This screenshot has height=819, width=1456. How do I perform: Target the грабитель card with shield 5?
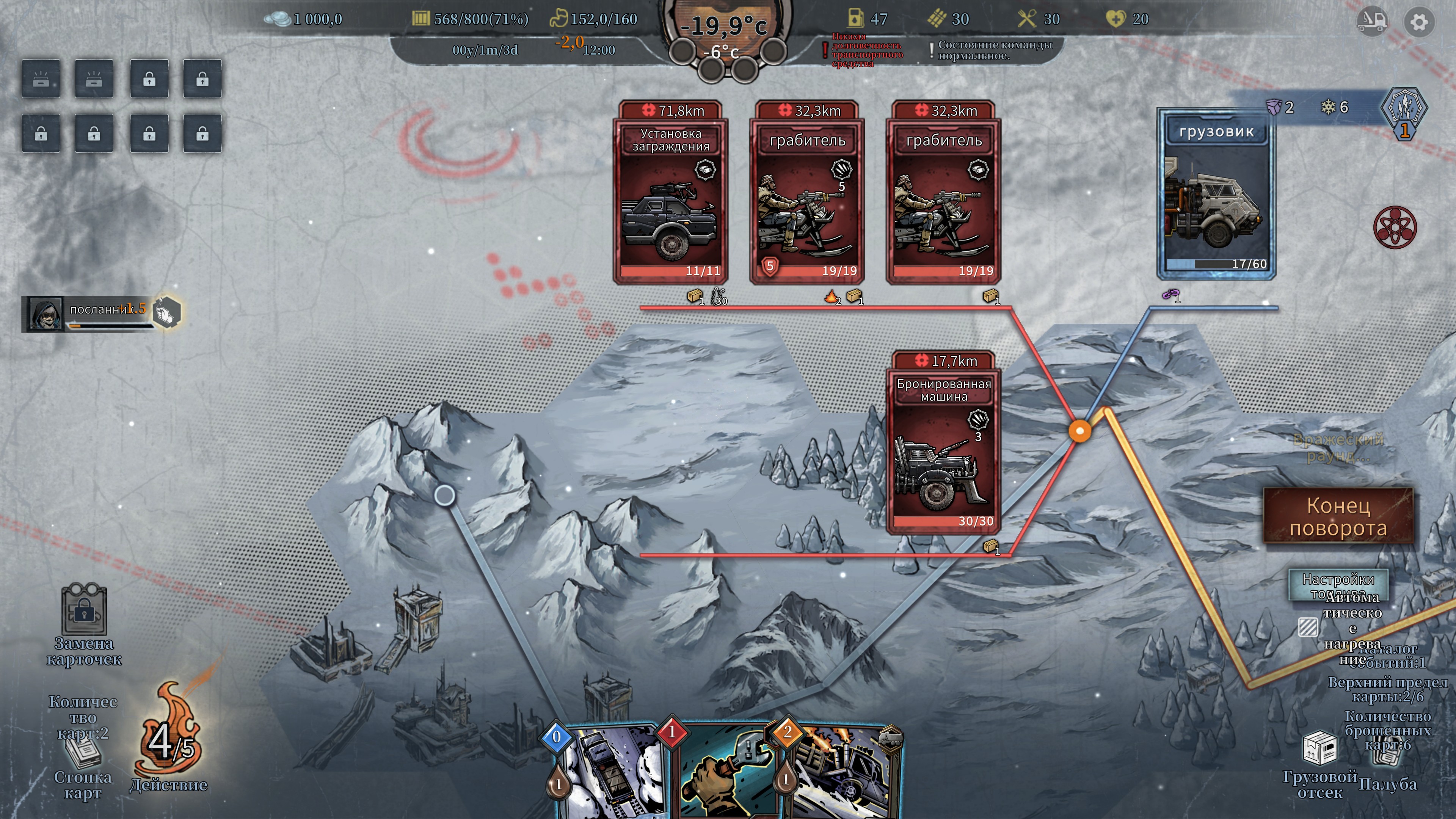807,192
